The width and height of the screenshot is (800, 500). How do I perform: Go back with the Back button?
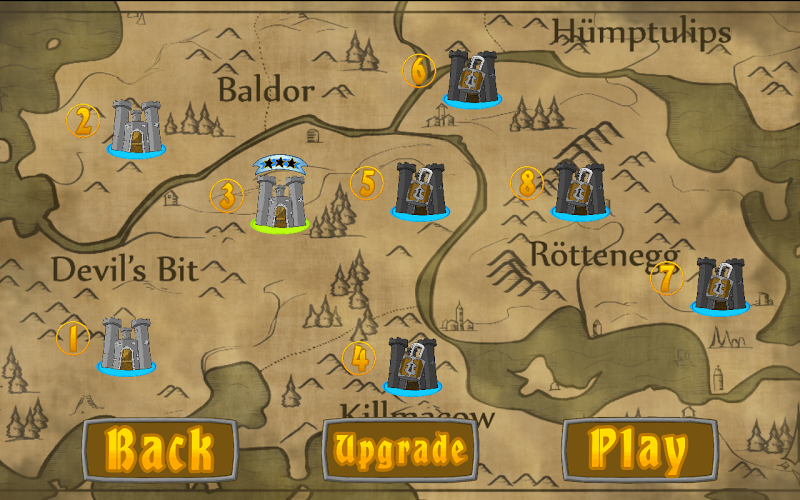160,449
